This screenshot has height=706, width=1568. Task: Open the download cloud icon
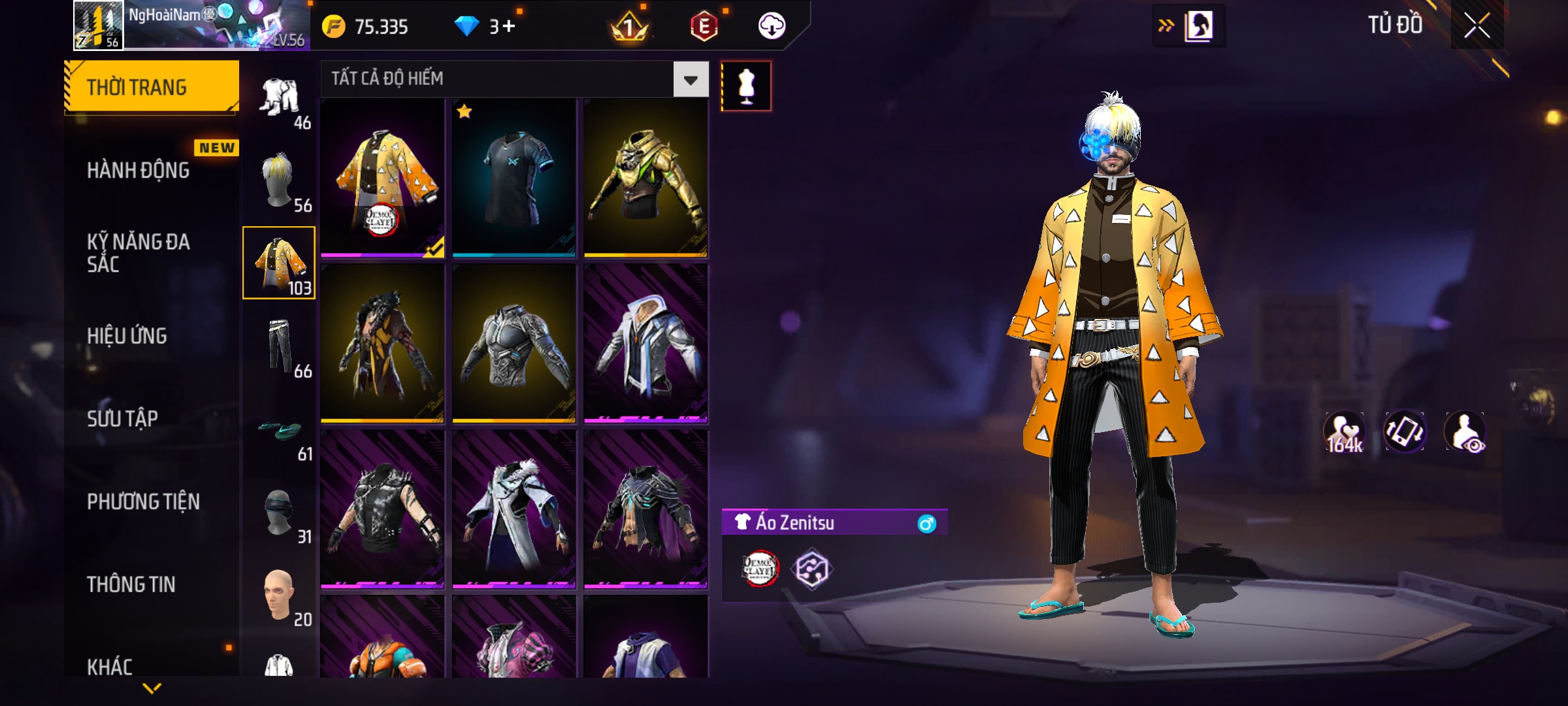(x=772, y=26)
